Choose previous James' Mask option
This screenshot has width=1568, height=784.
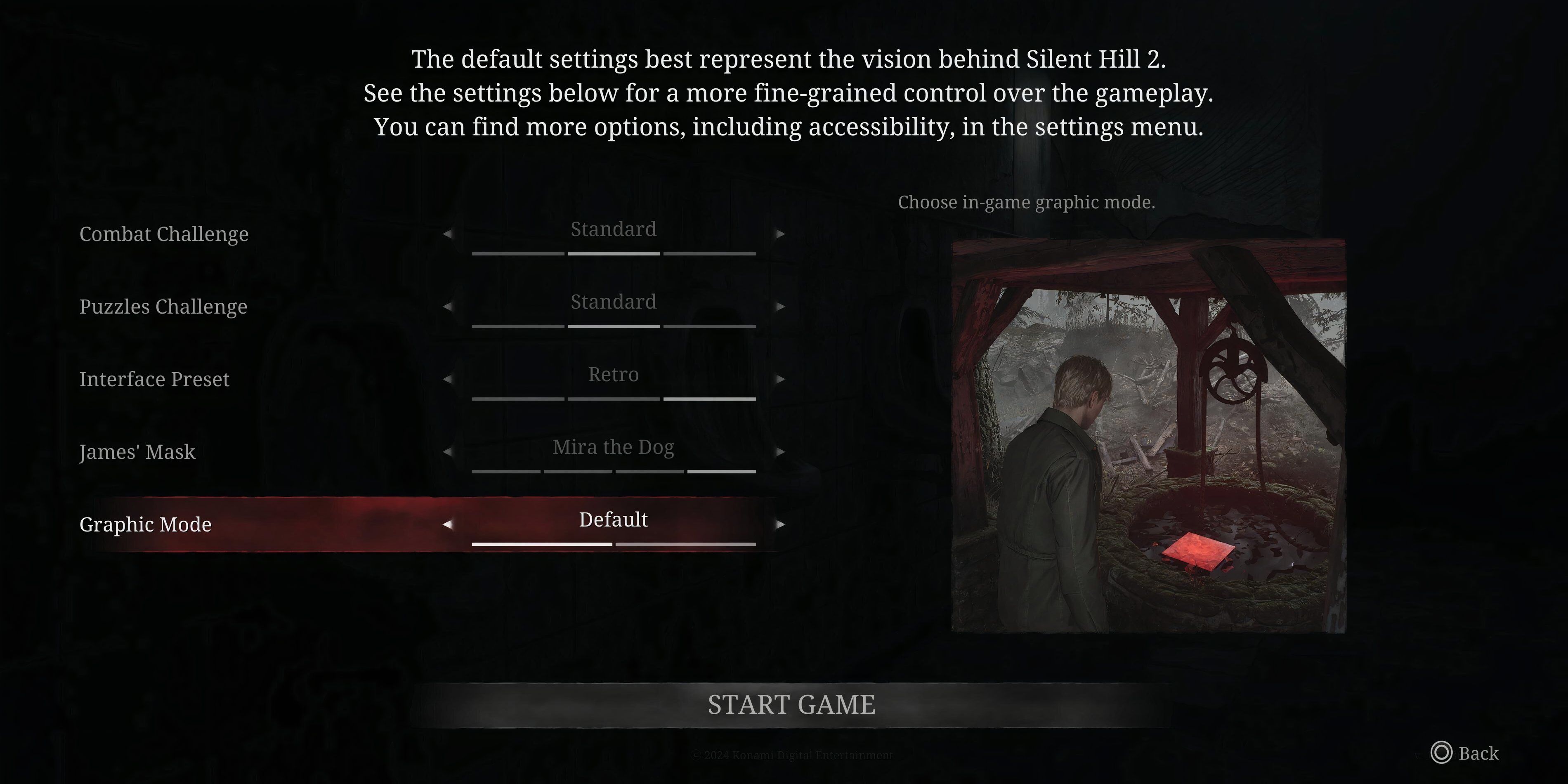point(447,452)
